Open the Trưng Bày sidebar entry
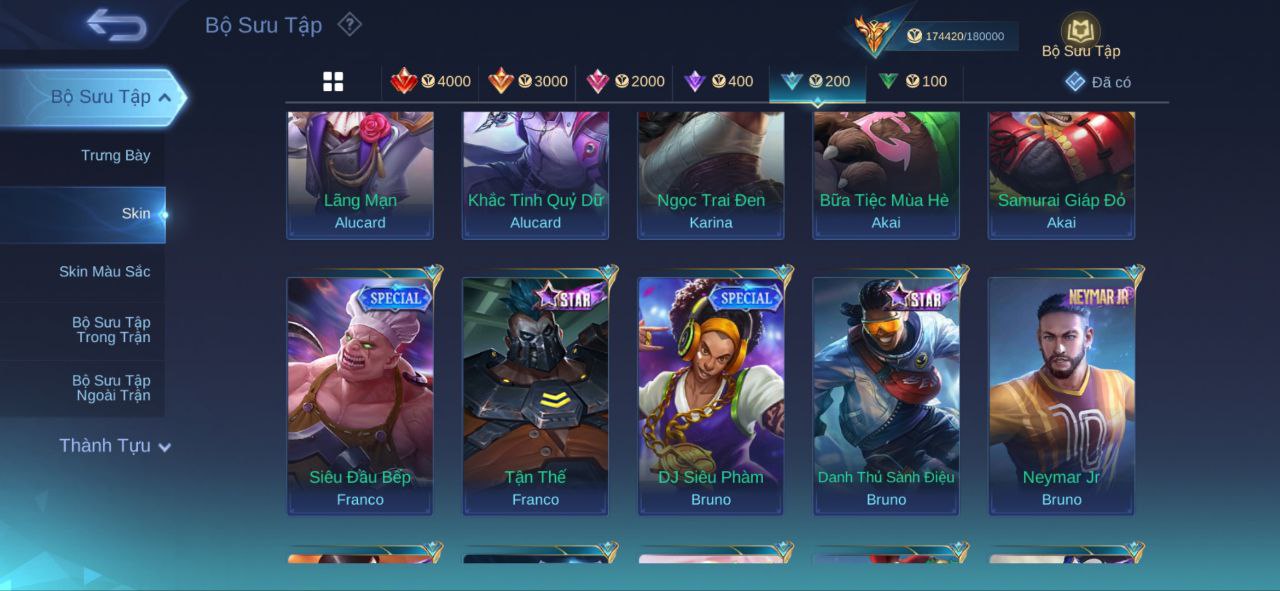 (x=115, y=155)
